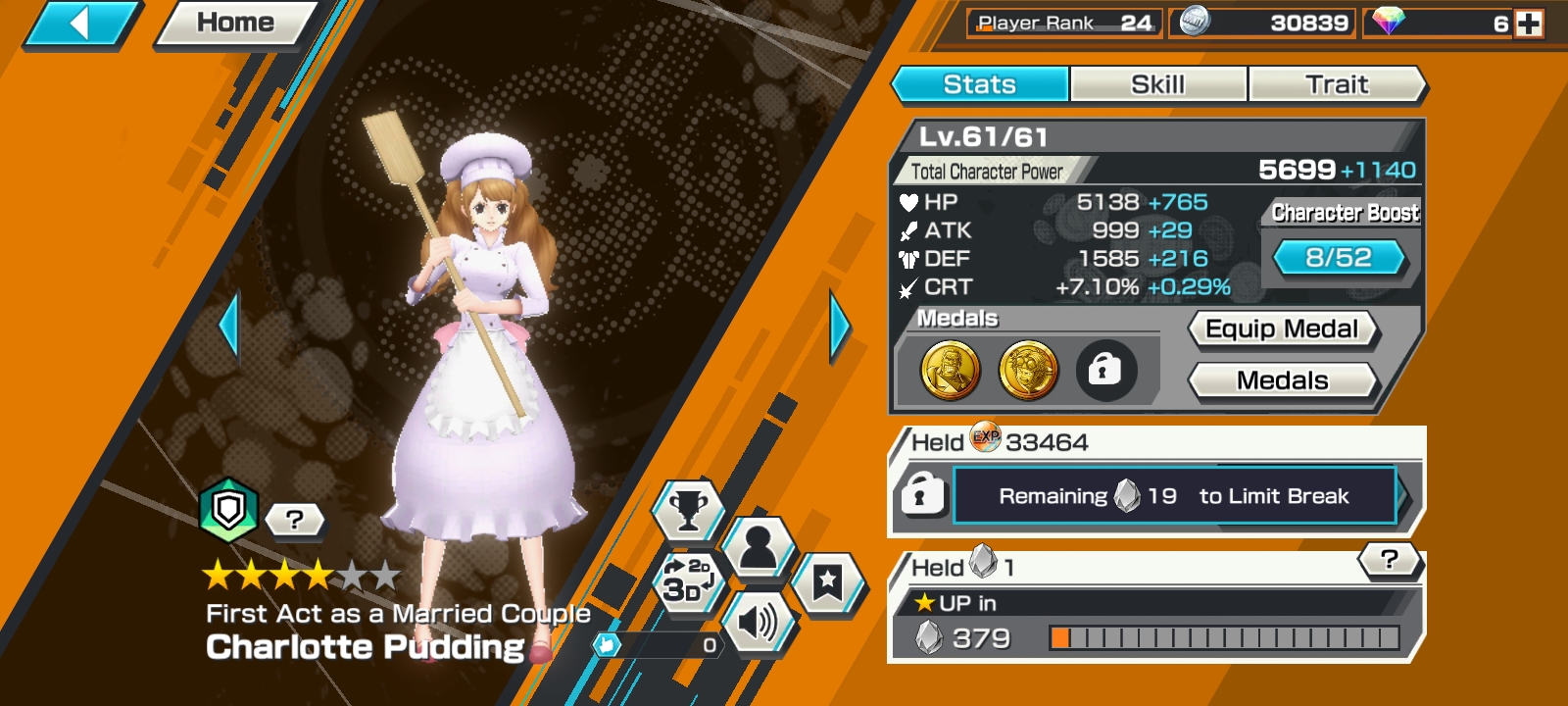1568x706 pixels.
Task: View the next character with right arrow
Action: [839, 326]
